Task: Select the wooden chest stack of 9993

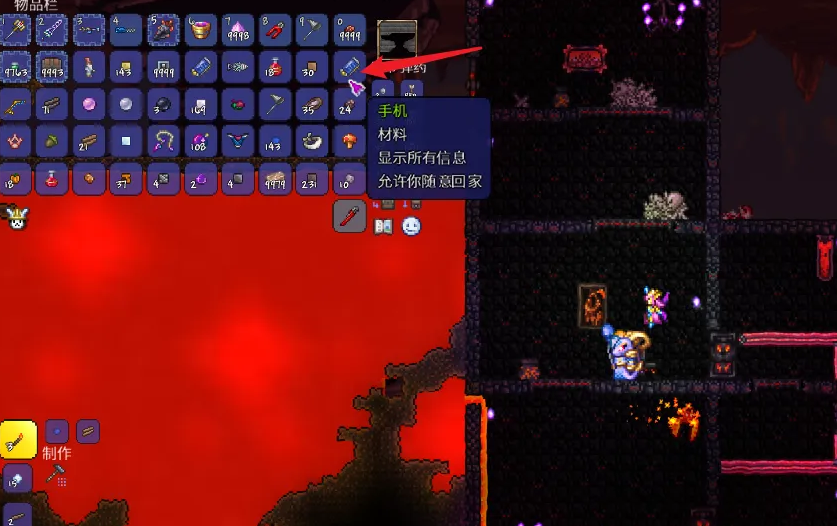Action: pyautogui.click(x=51, y=66)
